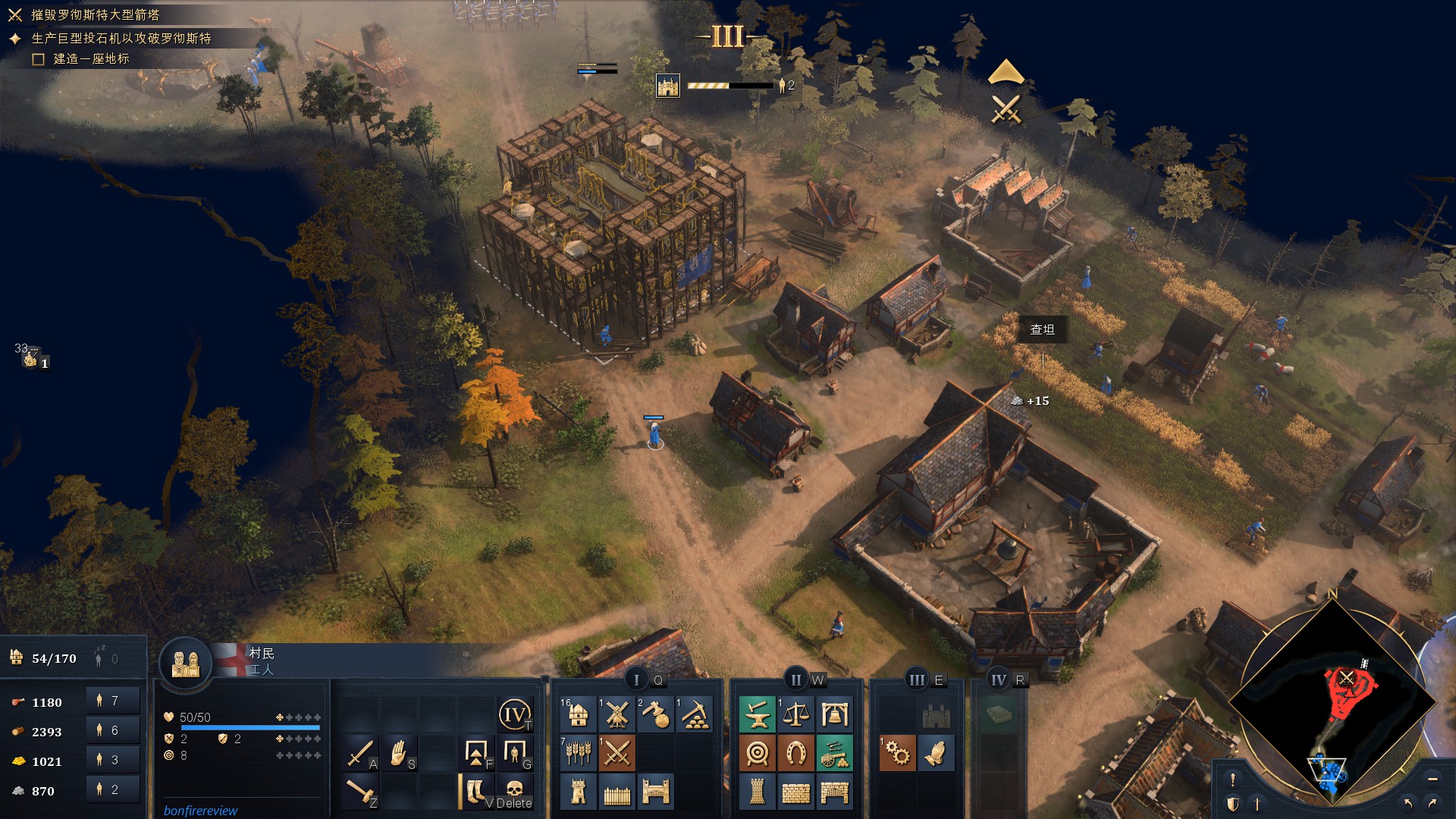Select the stable horseshoe building icon
This screenshot has width=1456, height=819.
[x=795, y=753]
